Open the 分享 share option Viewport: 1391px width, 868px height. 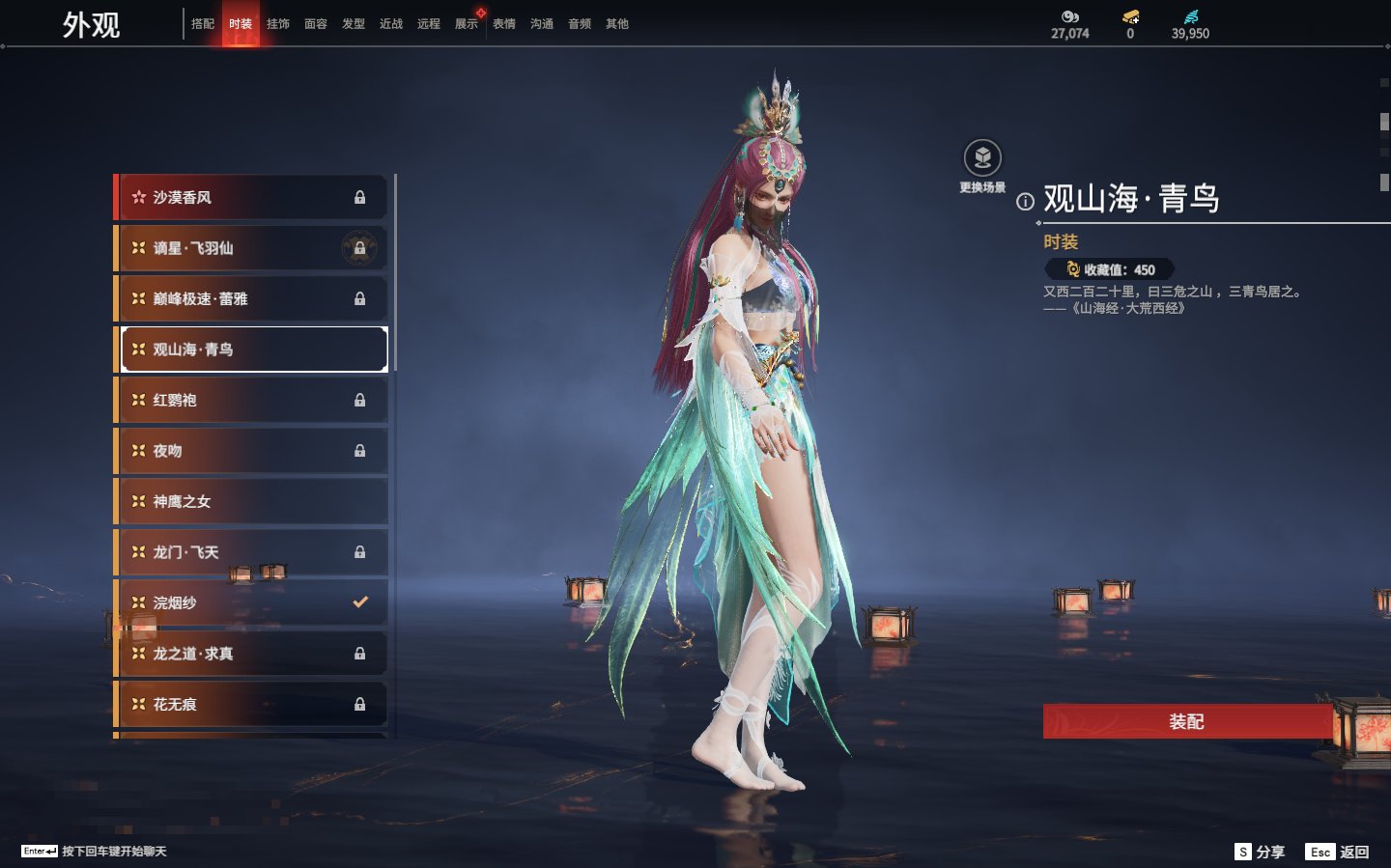click(x=1261, y=852)
